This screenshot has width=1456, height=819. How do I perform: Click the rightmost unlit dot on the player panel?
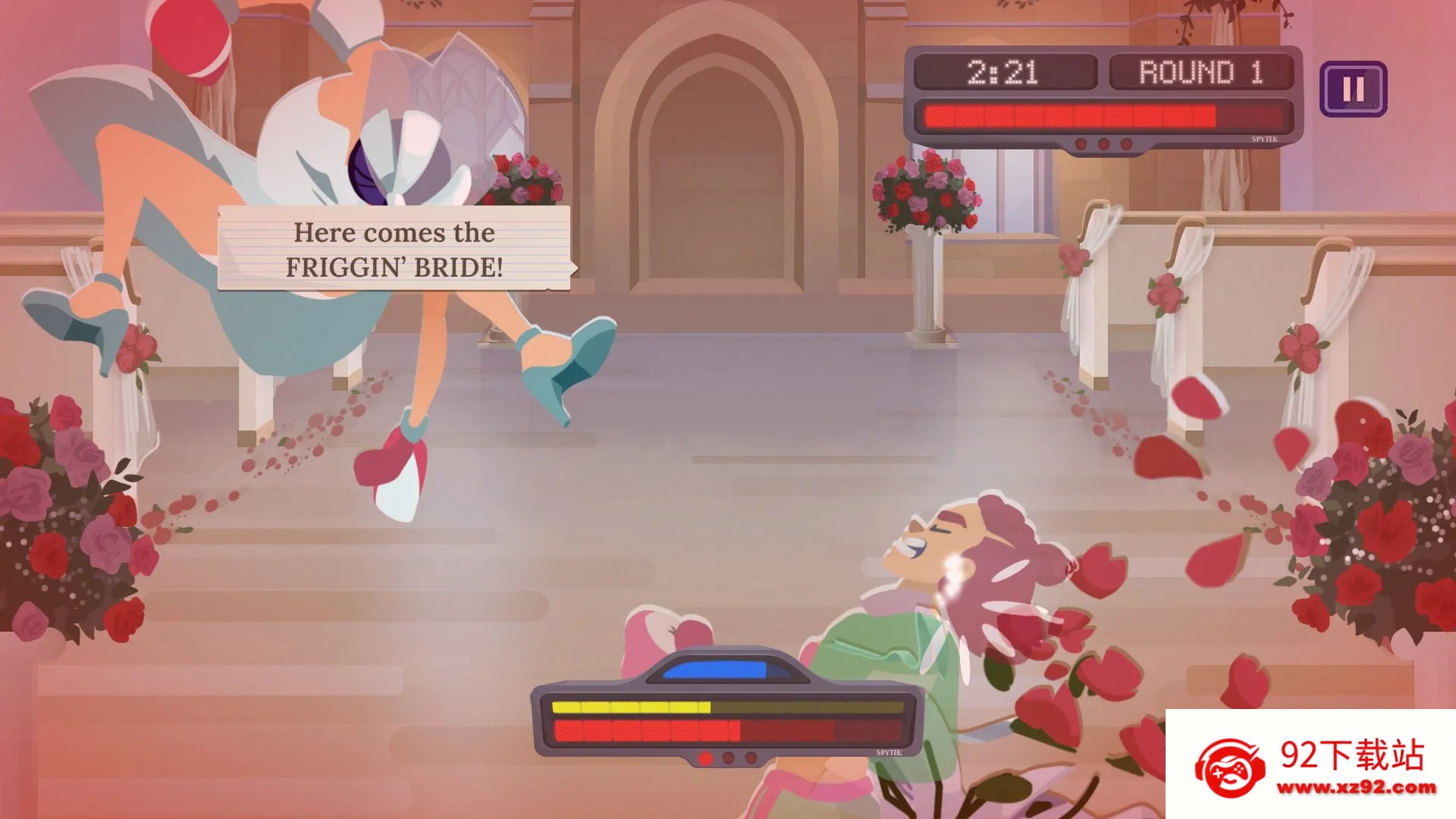pyautogui.click(x=751, y=759)
